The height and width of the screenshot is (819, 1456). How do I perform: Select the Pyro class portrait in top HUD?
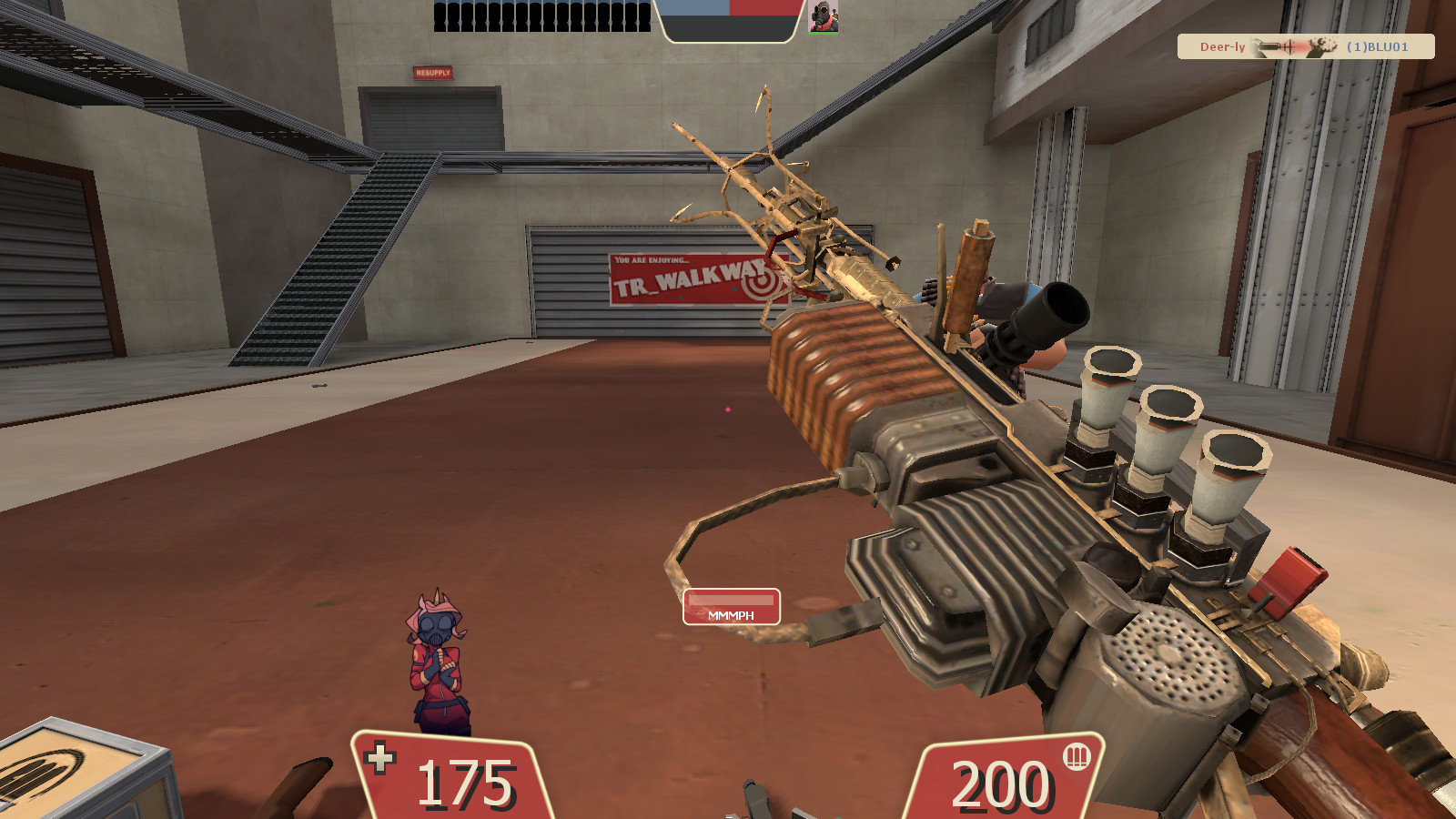[823, 18]
